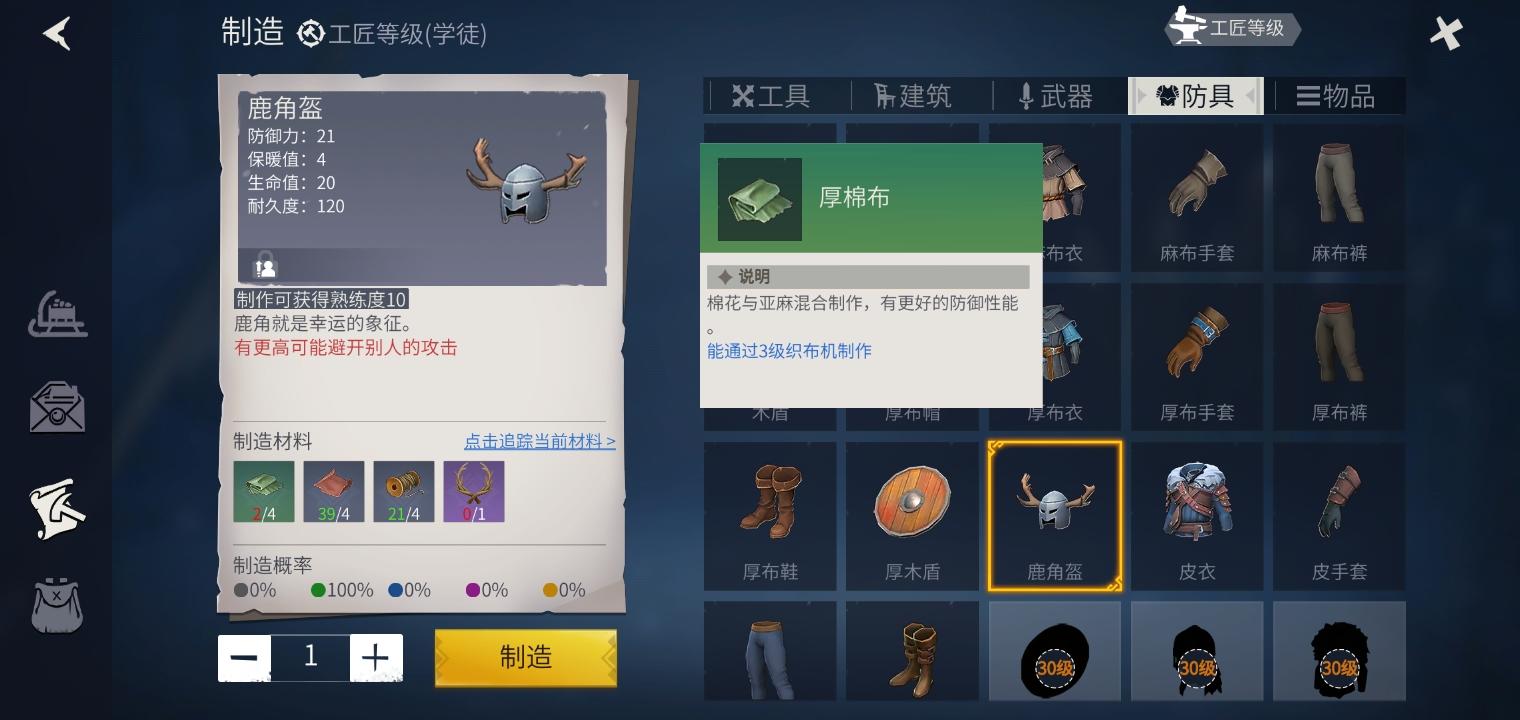This screenshot has height=720, width=1520.
Task: Click the quantity number field
Action: (310, 657)
